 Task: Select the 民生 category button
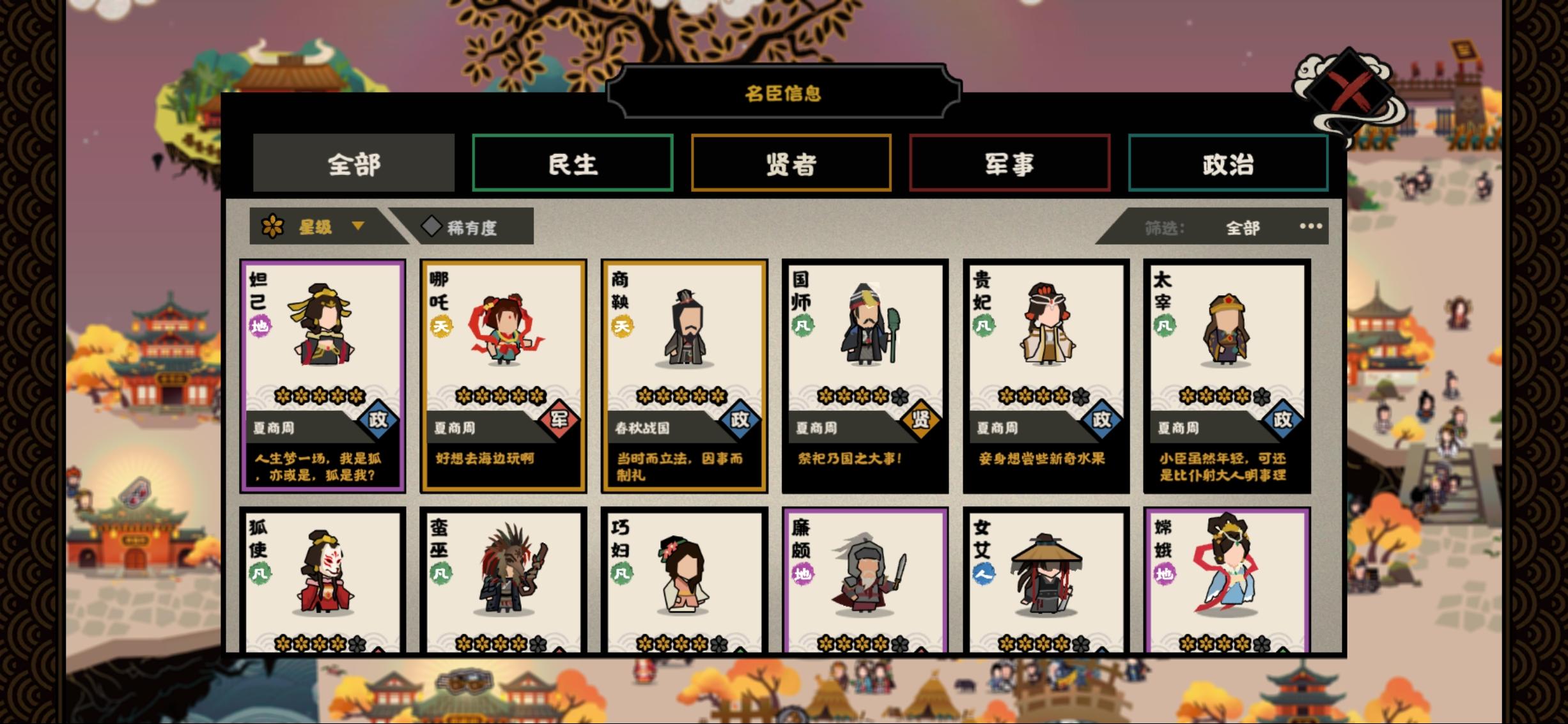point(573,165)
